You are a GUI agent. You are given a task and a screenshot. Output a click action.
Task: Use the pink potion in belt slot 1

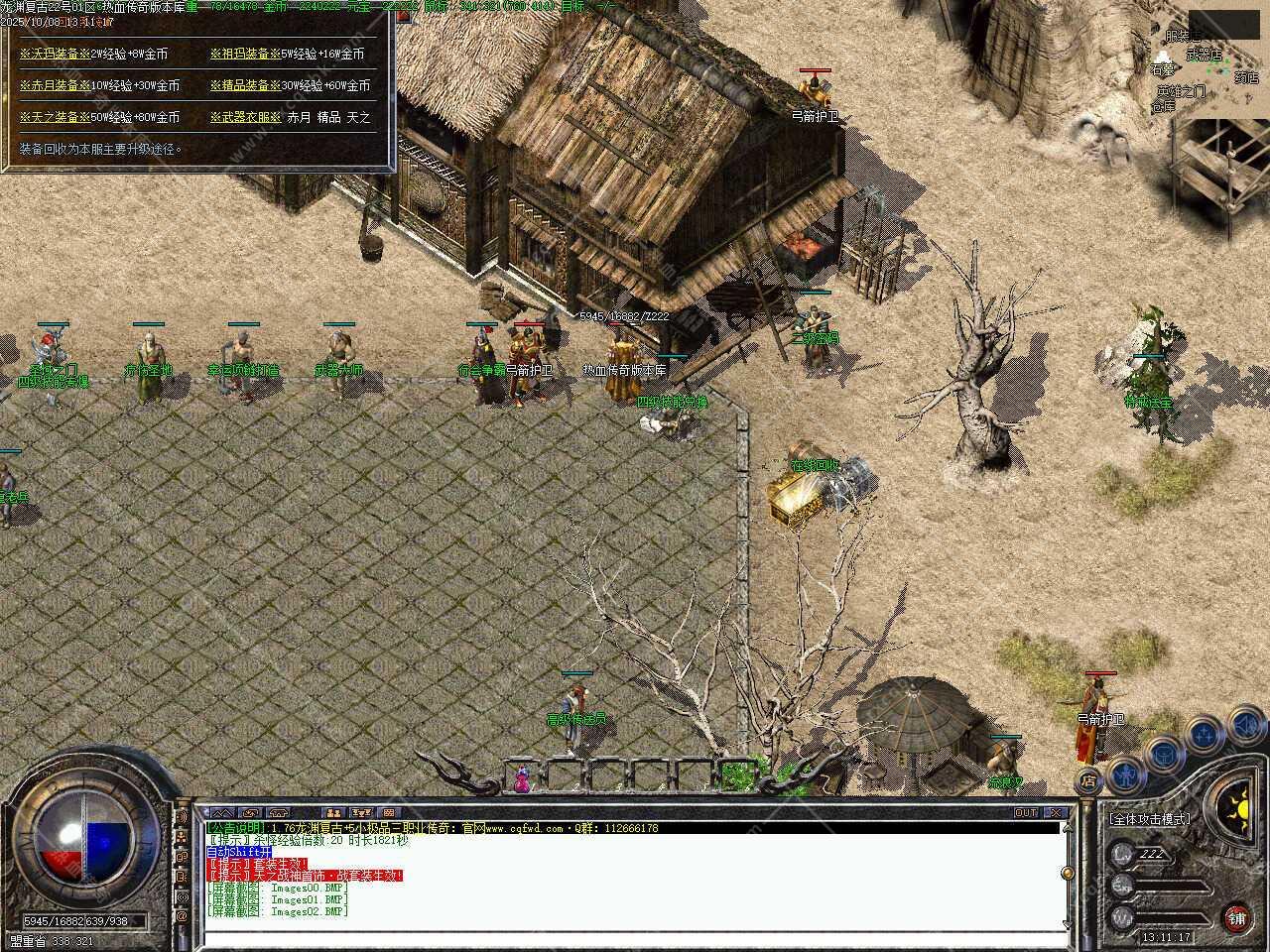(521, 778)
